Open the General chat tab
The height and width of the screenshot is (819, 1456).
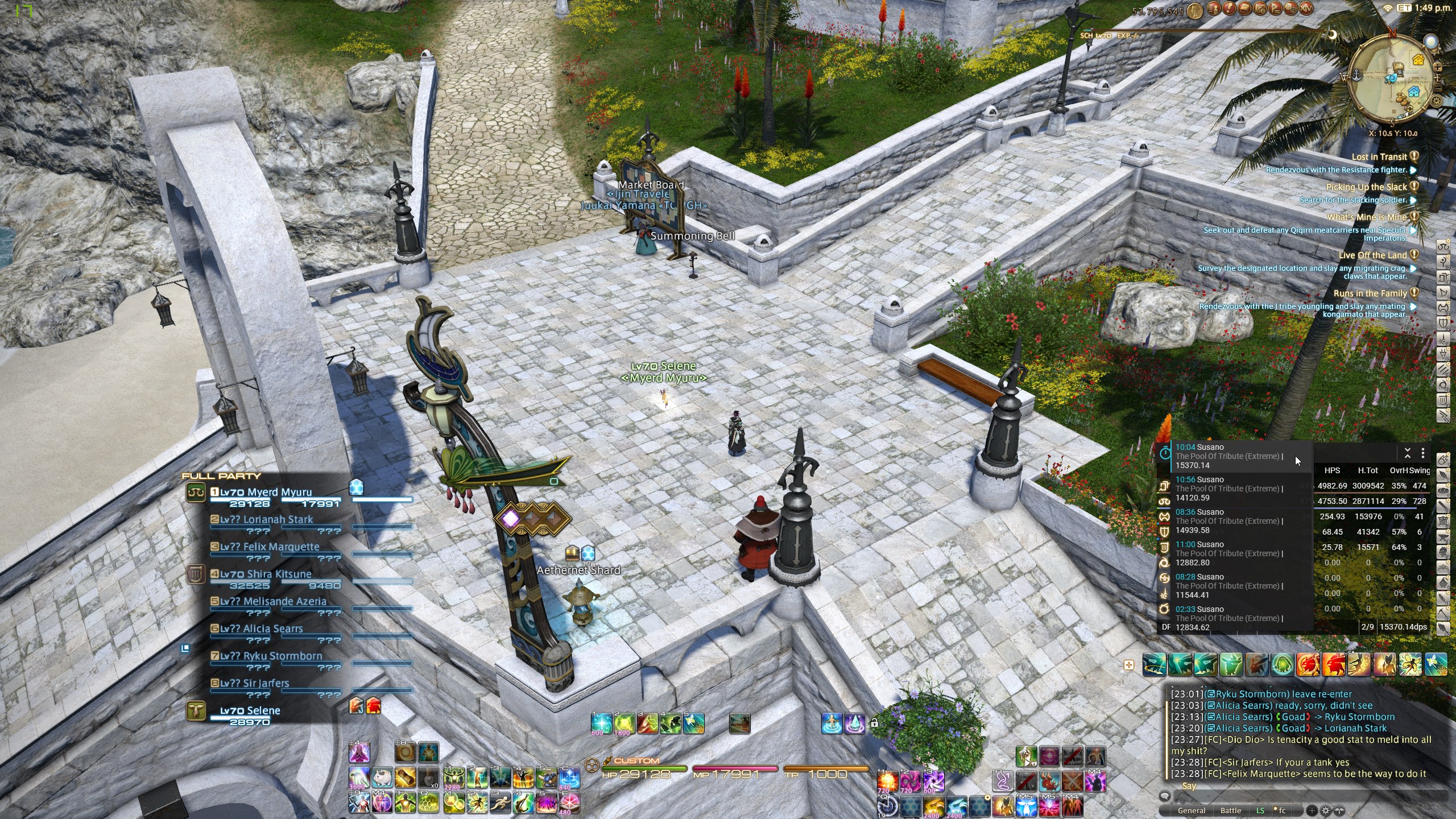pos(1191,810)
